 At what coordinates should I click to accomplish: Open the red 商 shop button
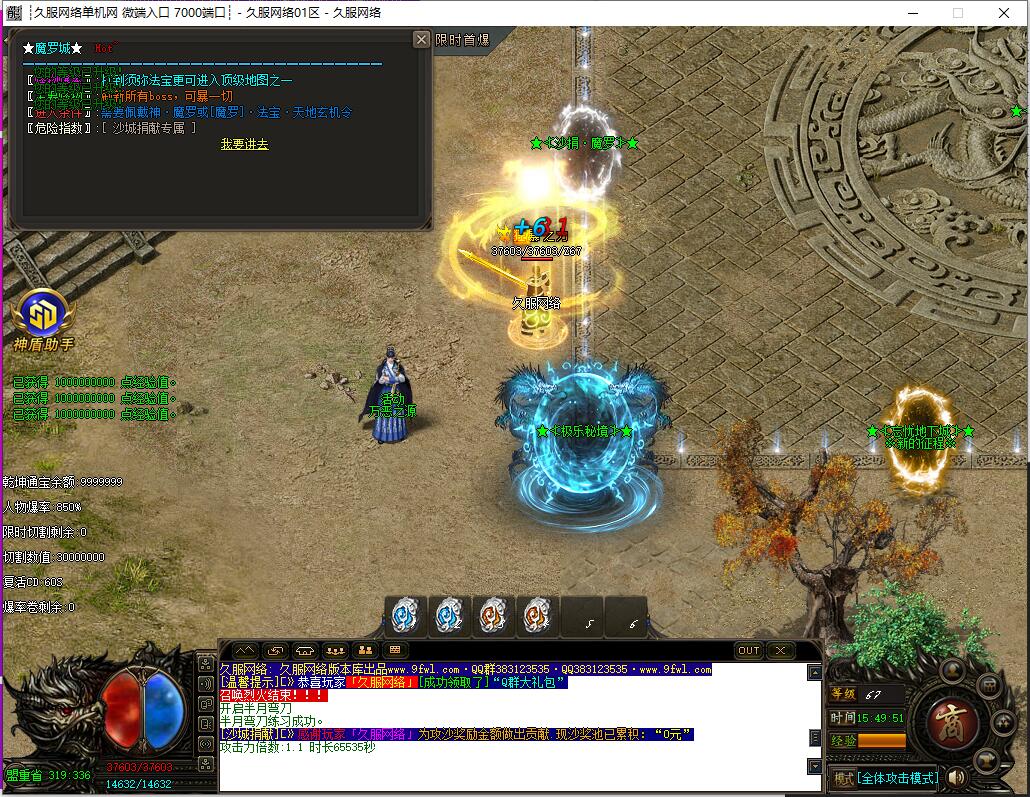(951, 721)
